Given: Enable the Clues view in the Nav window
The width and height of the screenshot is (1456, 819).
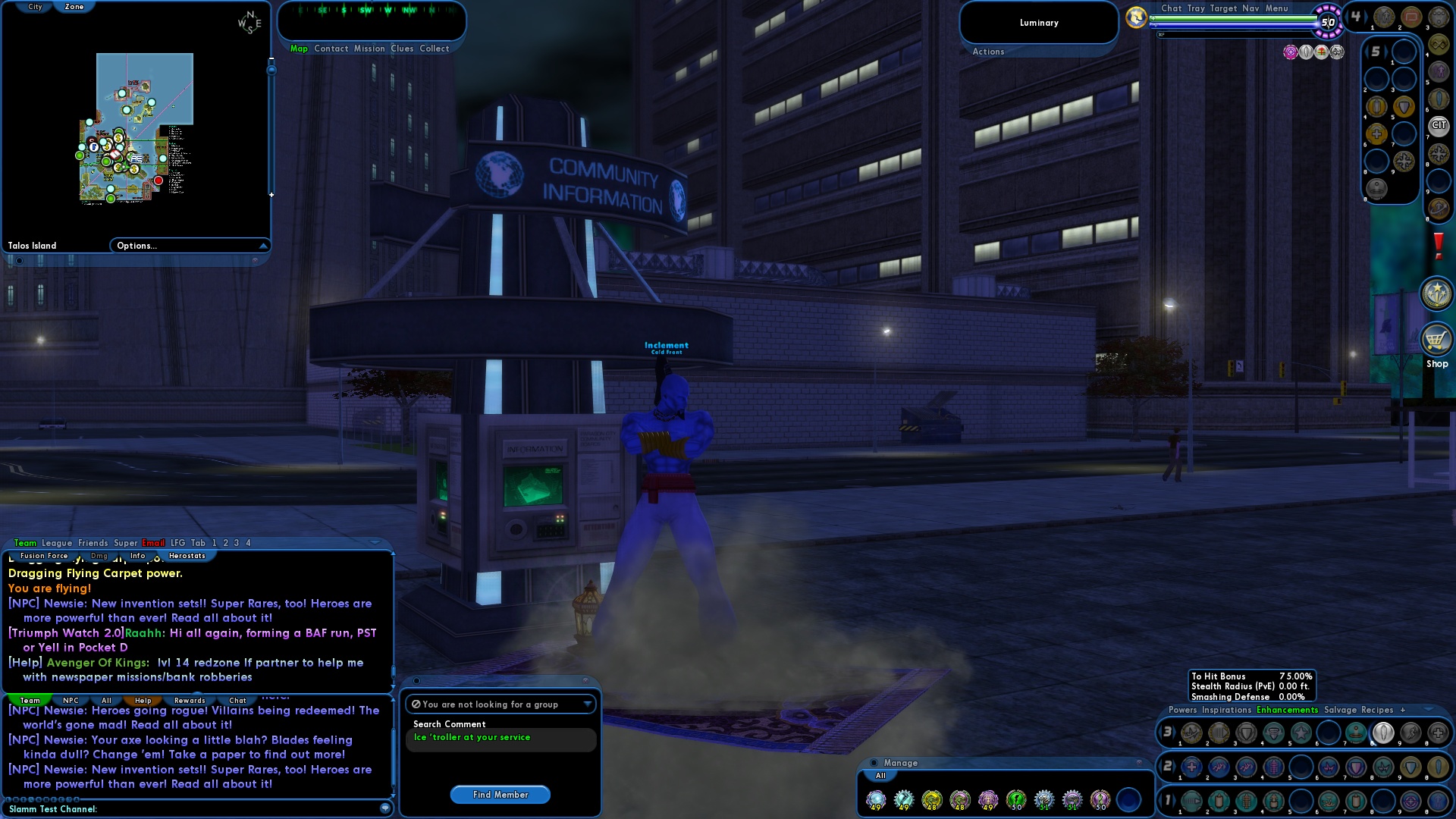Looking at the screenshot, I should click(x=402, y=49).
